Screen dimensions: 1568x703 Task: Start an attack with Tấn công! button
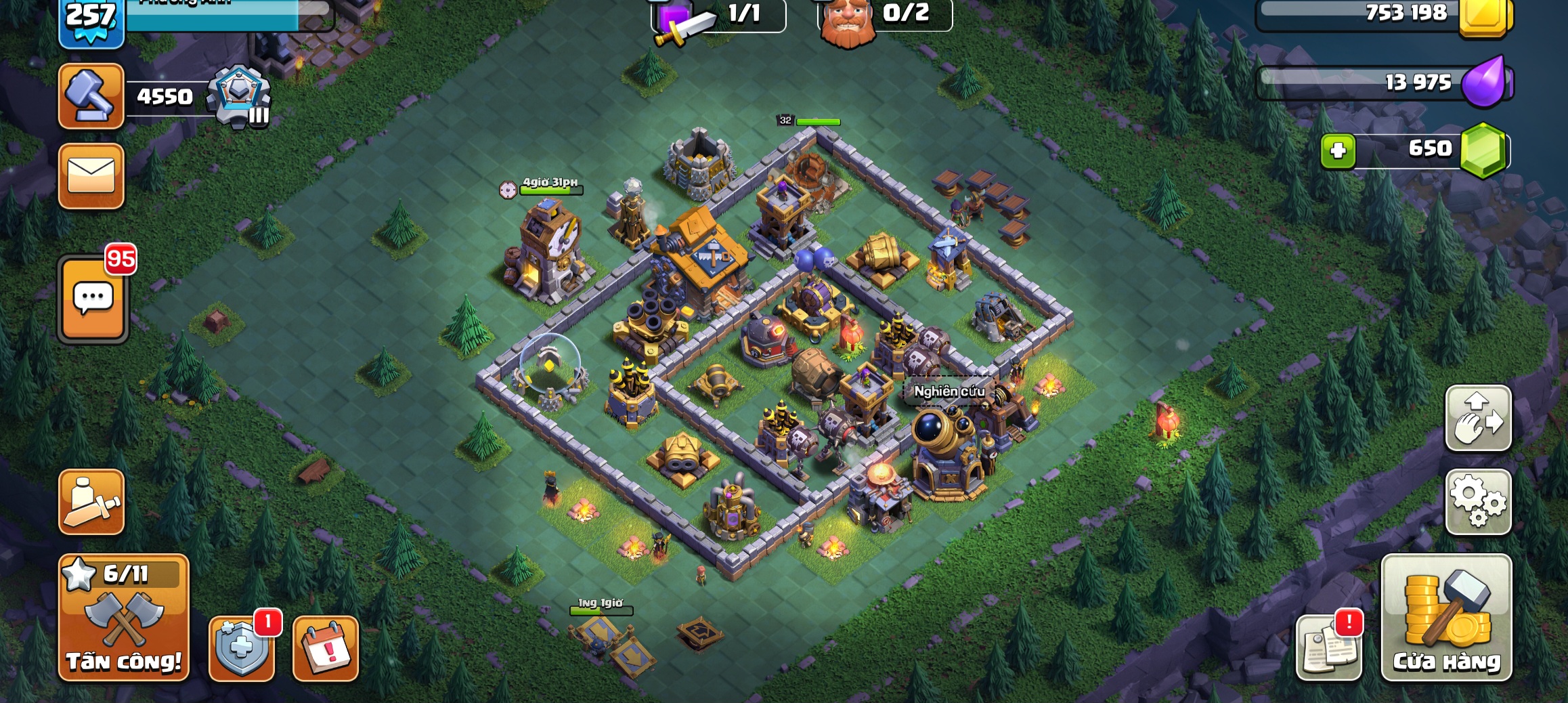[x=124, y=618]
